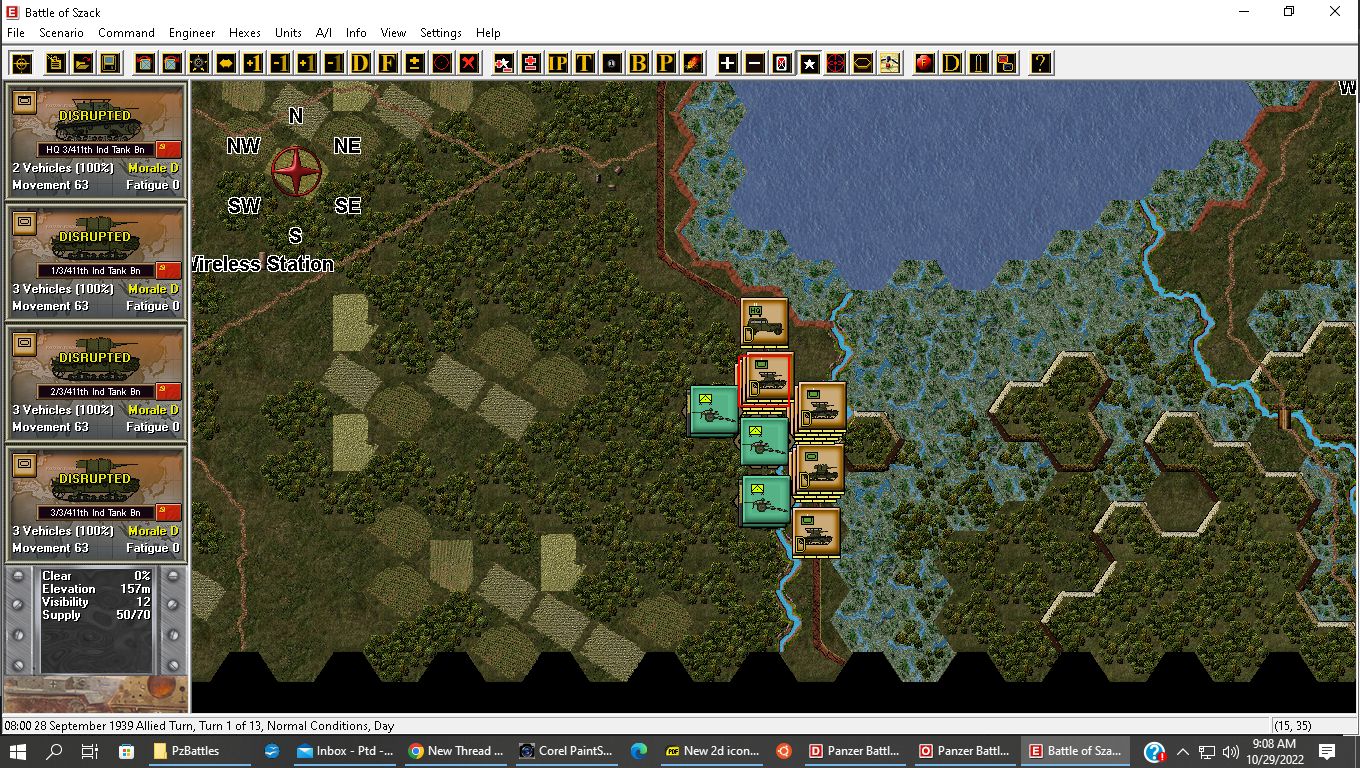Click the IP toolbar button
This screenshot has height=768, width=1360.
557,64
